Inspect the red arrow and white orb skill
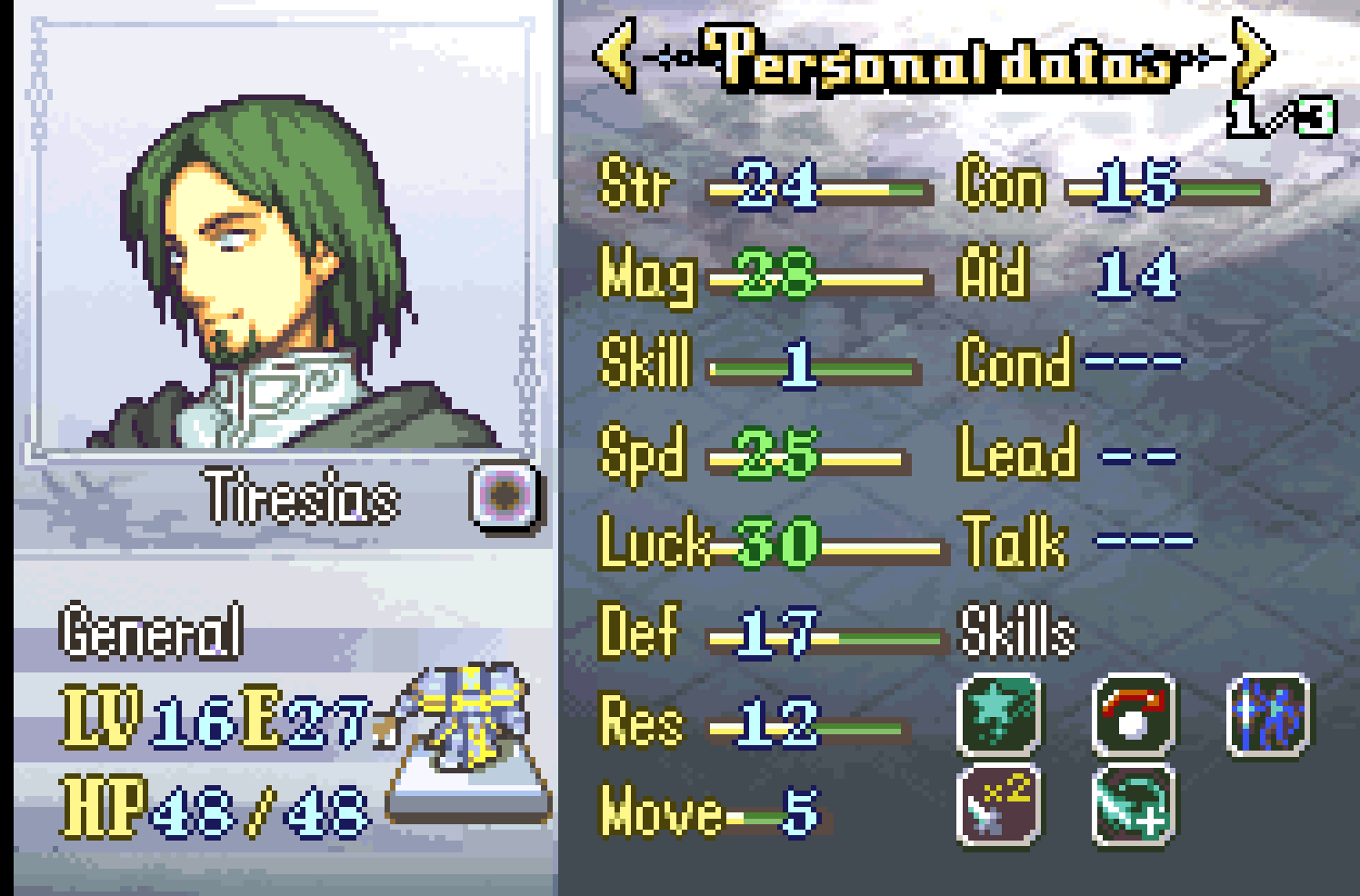Viewport: 1360px width, 896px height. (x=1133, y=716)
